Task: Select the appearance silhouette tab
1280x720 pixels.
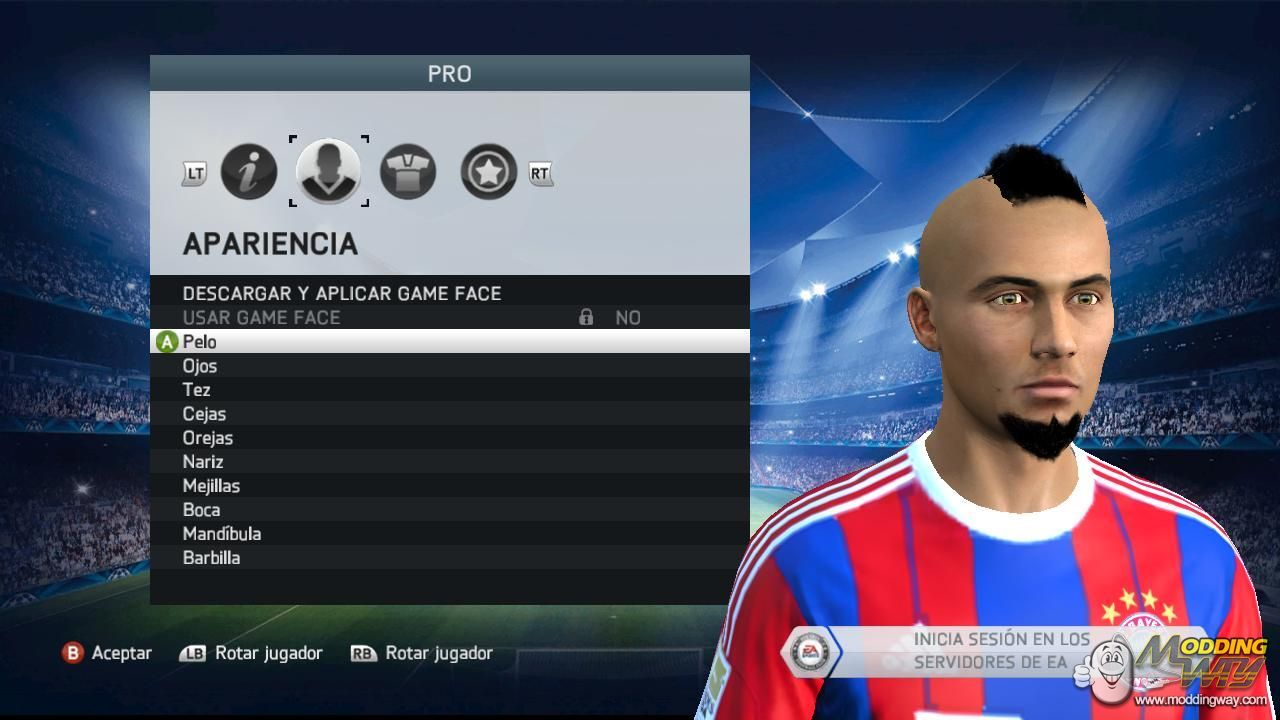Action: tap(328, 172)
